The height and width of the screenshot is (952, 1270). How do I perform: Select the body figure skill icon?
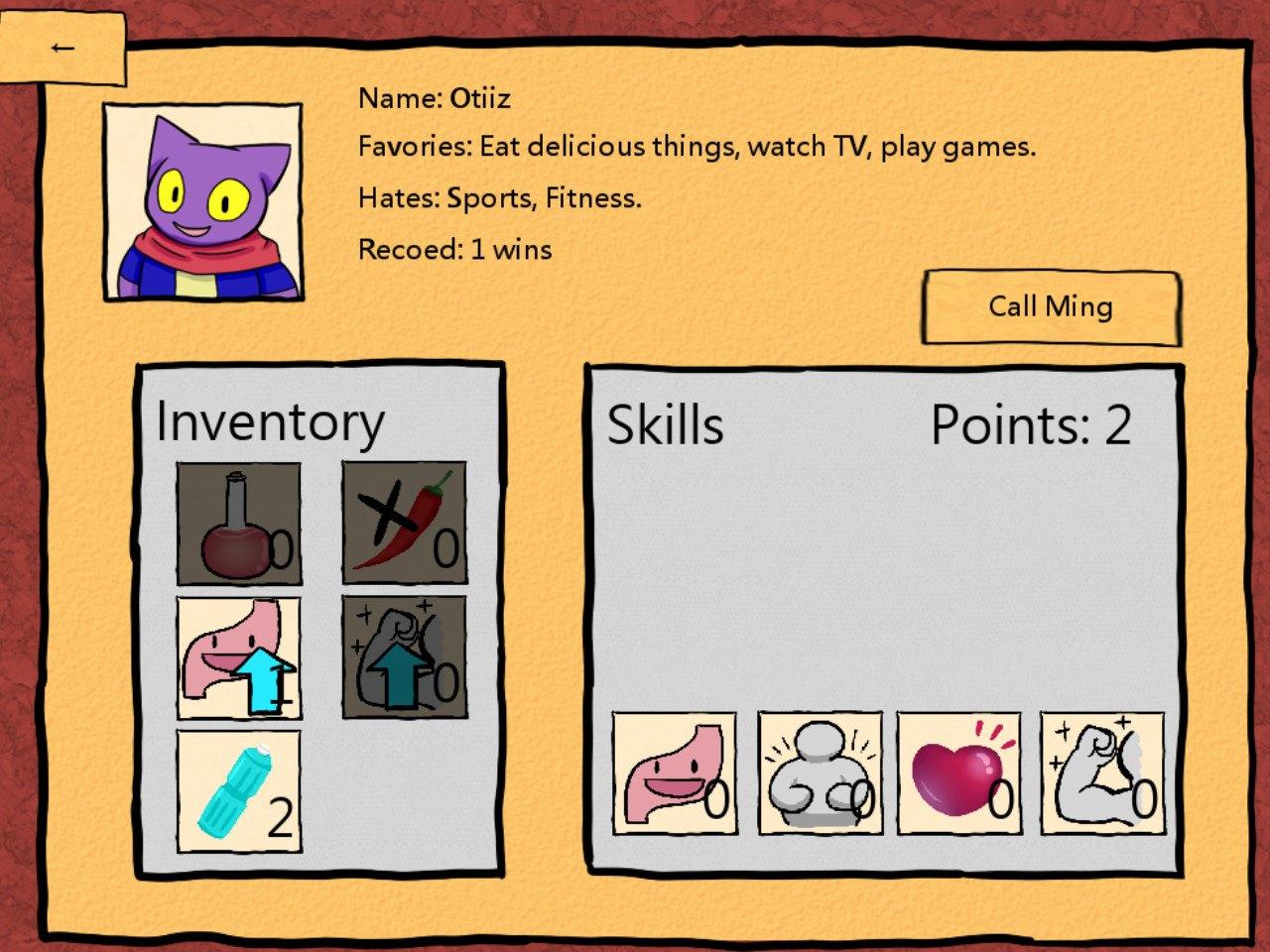coord(819,773)
